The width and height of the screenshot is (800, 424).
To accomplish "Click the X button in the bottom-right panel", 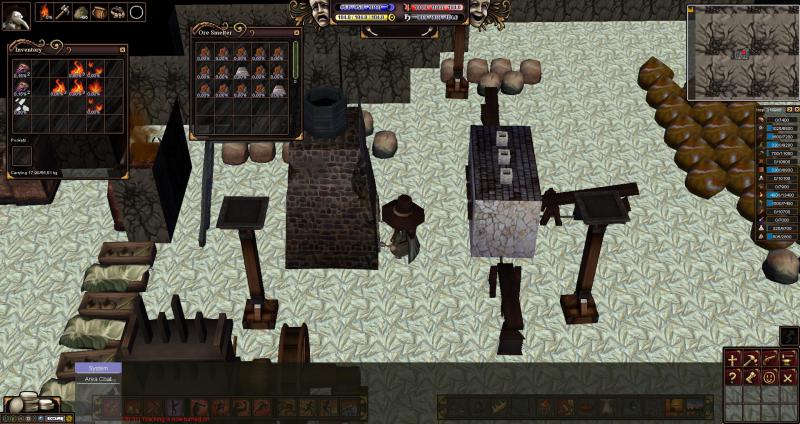I will point(788,377).
